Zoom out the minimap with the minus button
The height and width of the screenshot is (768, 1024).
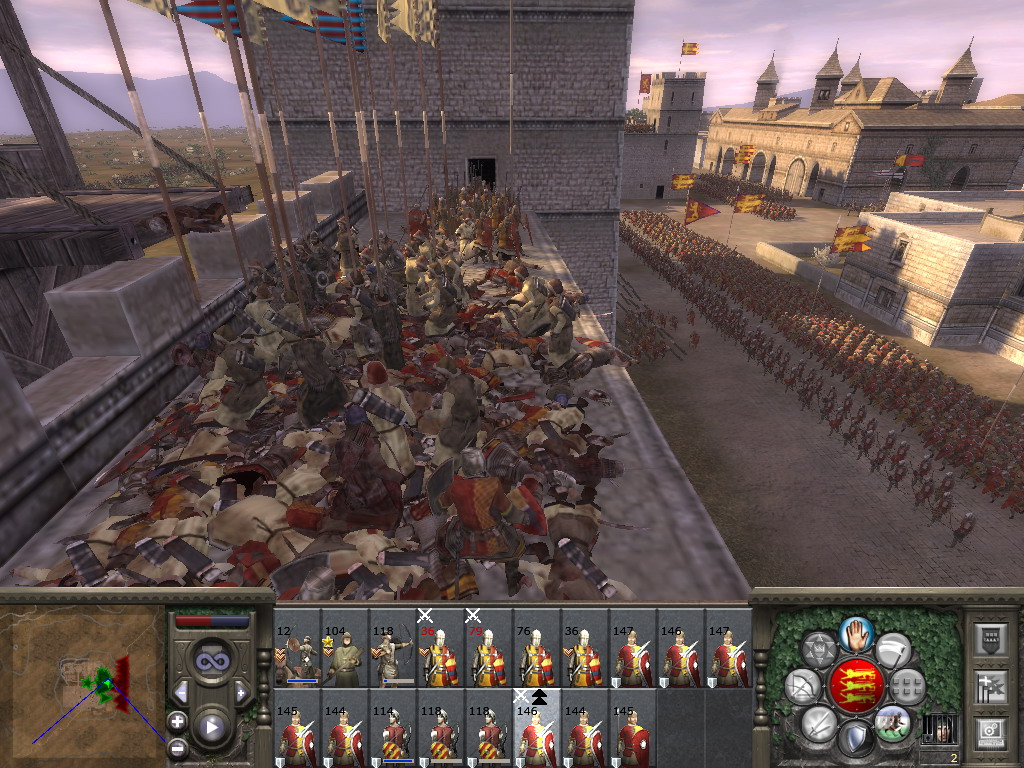click(x=177, y=746)
